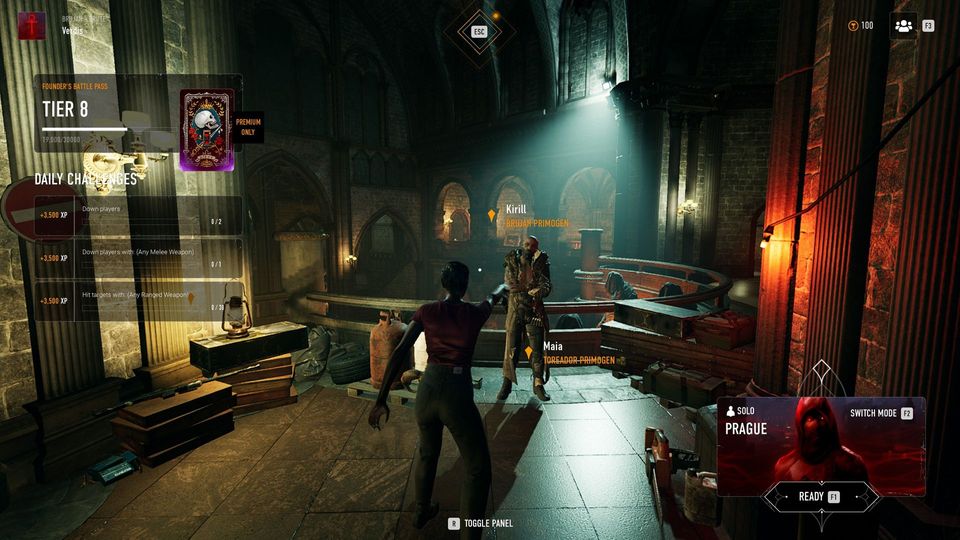Open the social friends icon
960x540 pixels.
903,25
